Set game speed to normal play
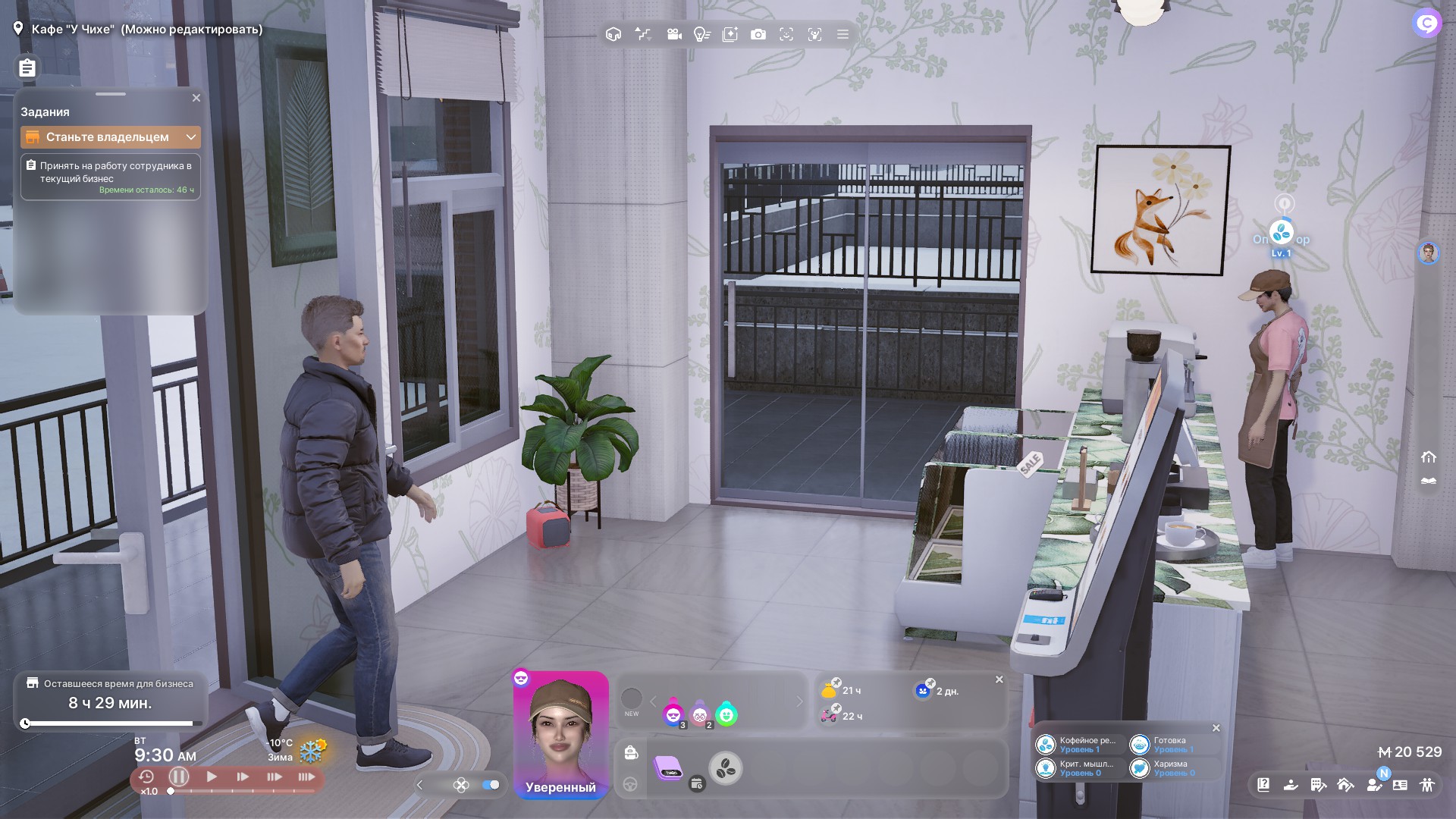 [212, 777]
